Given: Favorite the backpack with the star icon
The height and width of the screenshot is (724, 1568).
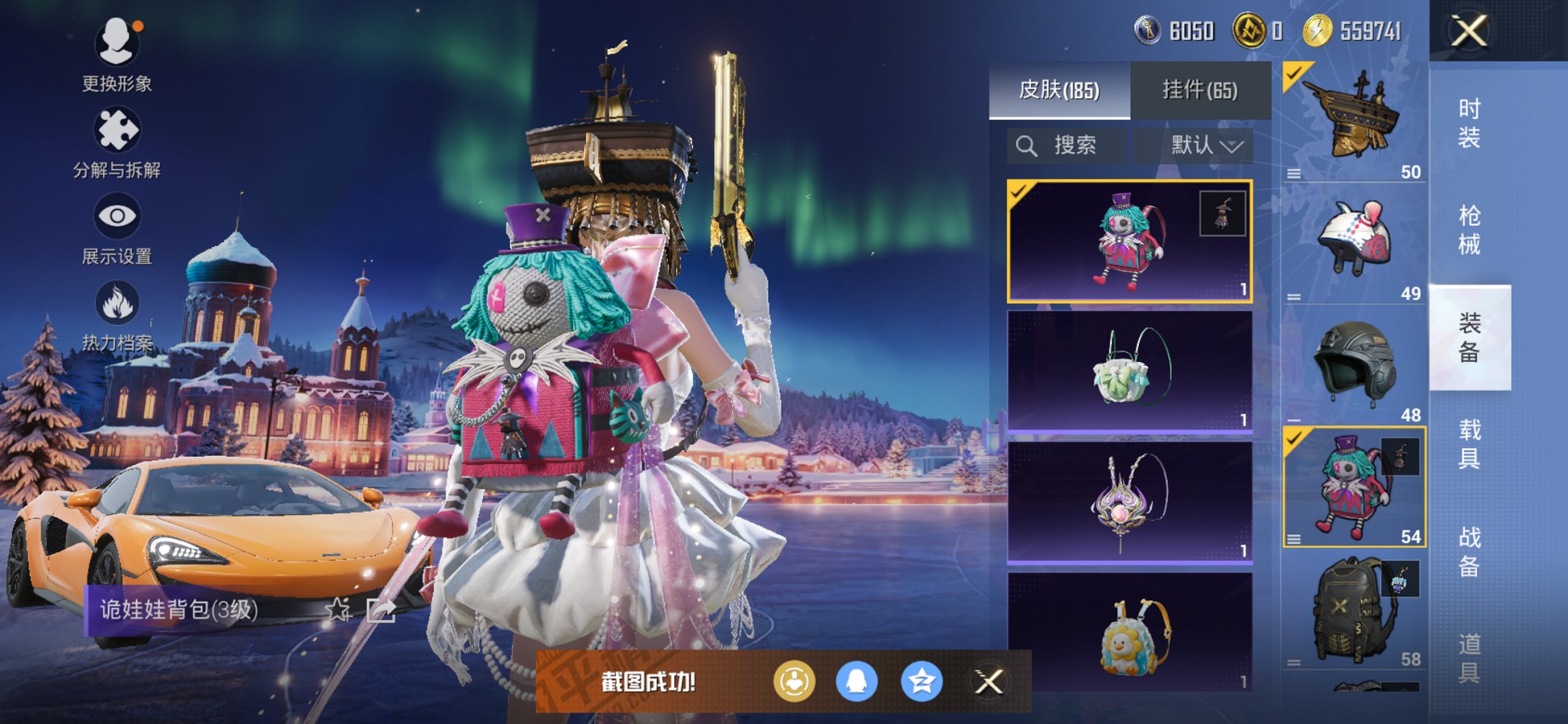Looking at the screenshot, I should 338,609.
